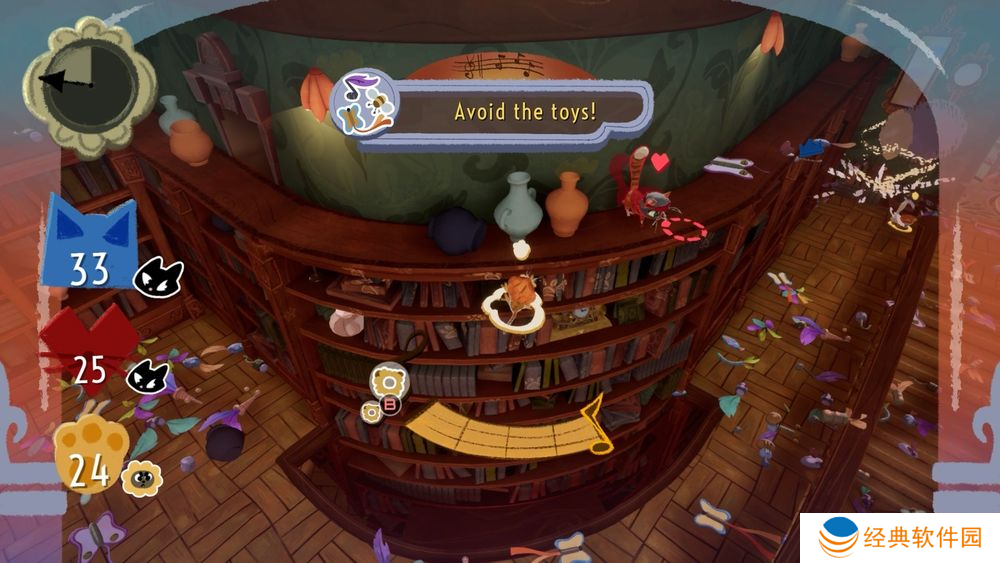The height and width of the screenshot is (563, 1000).
Task: Choose the fluffy avatar beside the yellow paw badge
Action: pyautogui.click(x=141, y=479)
